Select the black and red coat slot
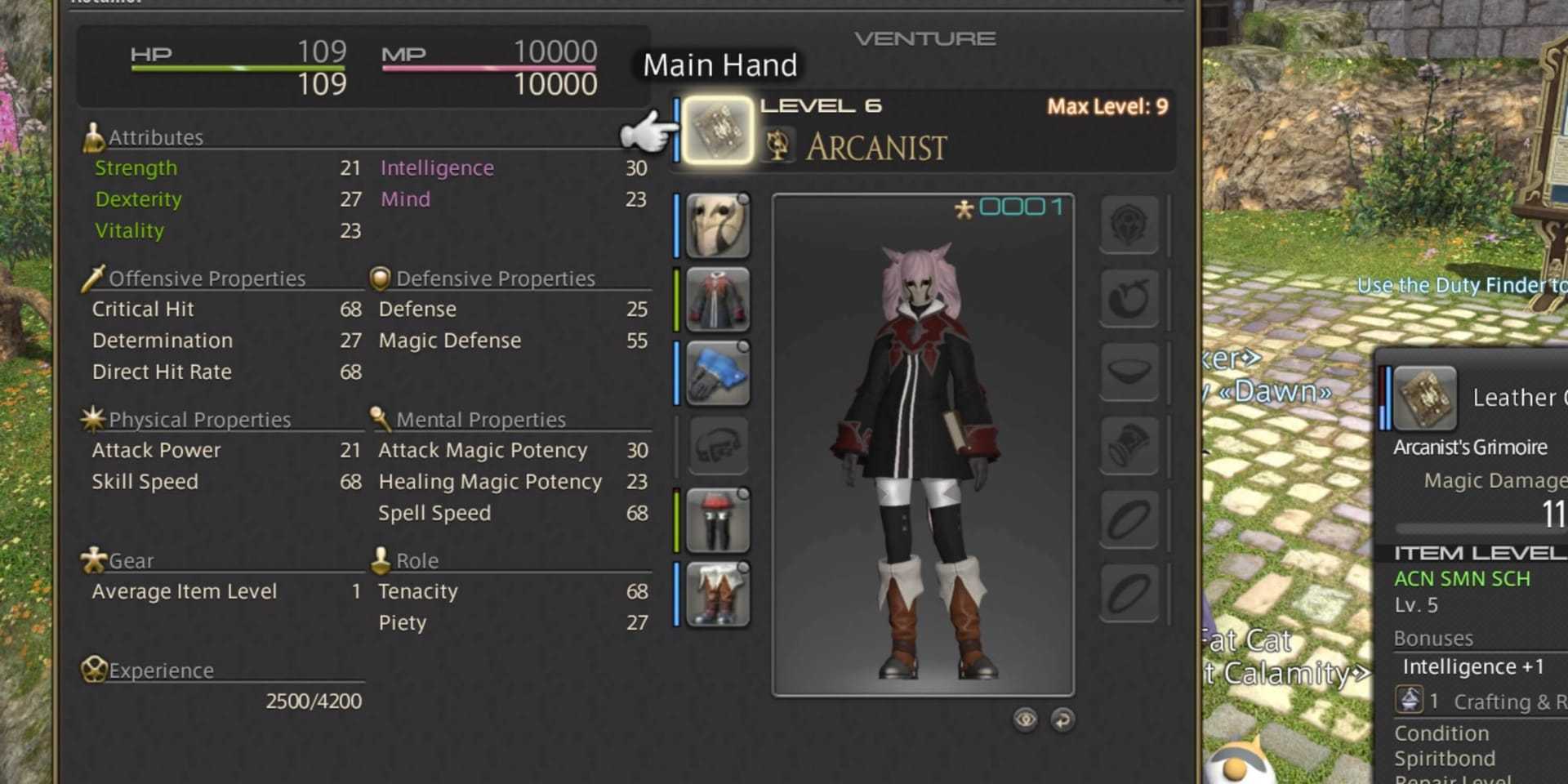The height and width of the screenshot is (784, 1568). point(717,299)
